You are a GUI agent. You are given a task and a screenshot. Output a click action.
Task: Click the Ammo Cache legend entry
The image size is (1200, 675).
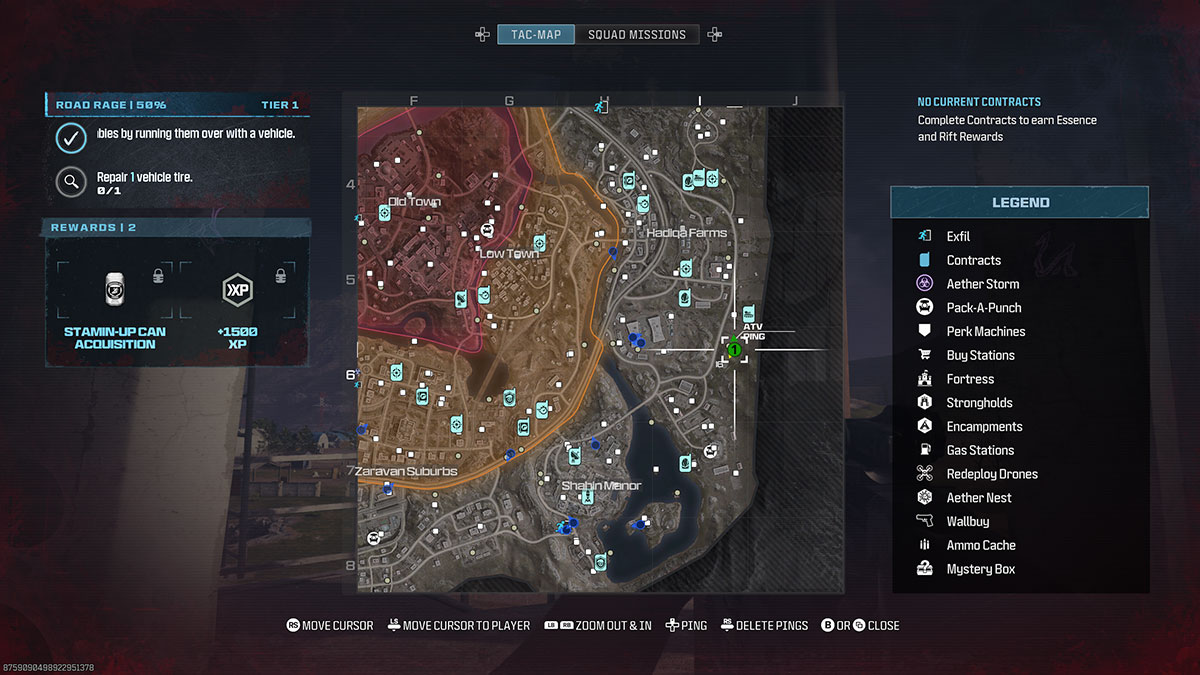tap(980, 546)
